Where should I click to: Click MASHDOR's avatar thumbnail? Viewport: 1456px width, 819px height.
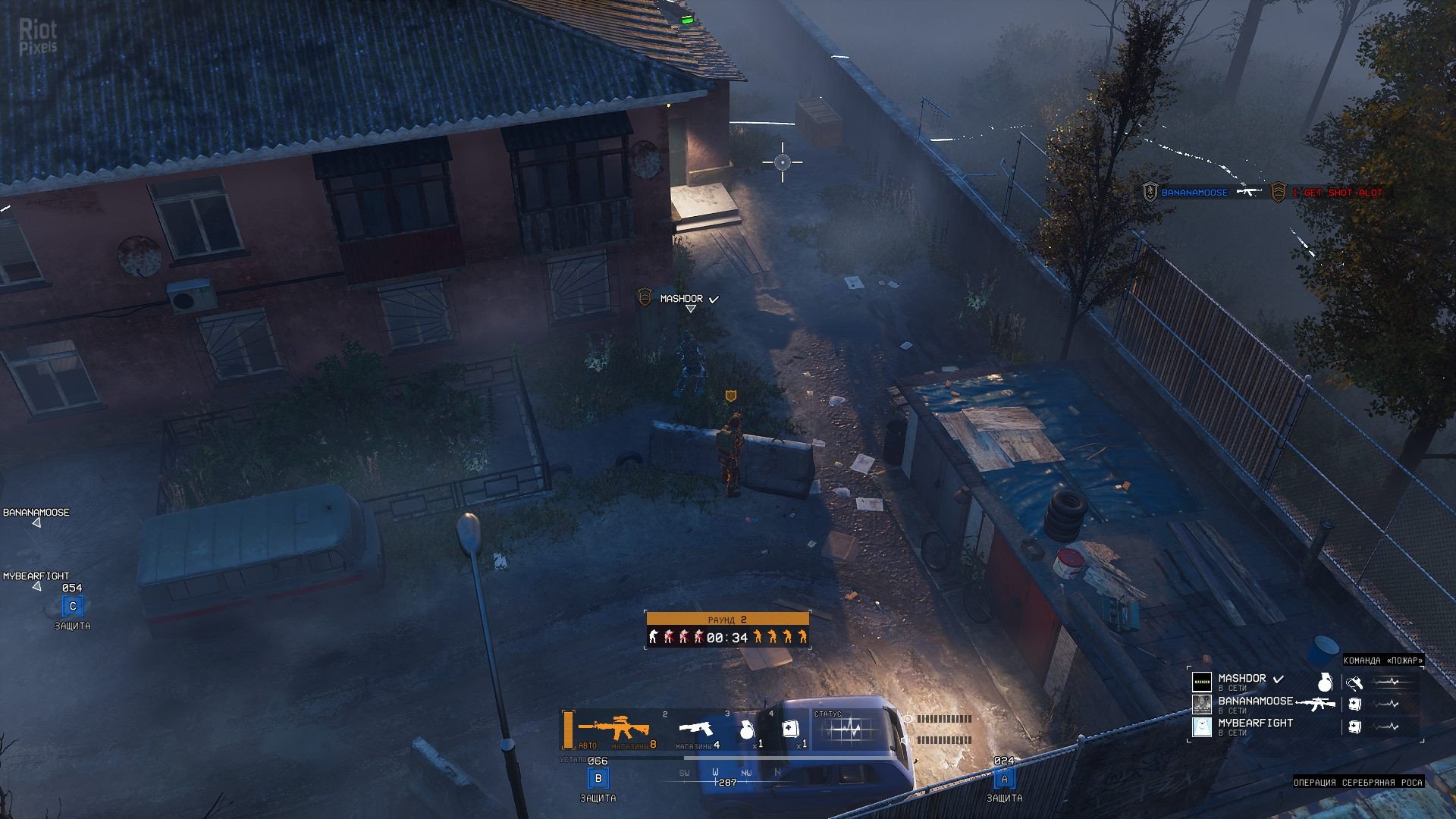[1202, 682]
